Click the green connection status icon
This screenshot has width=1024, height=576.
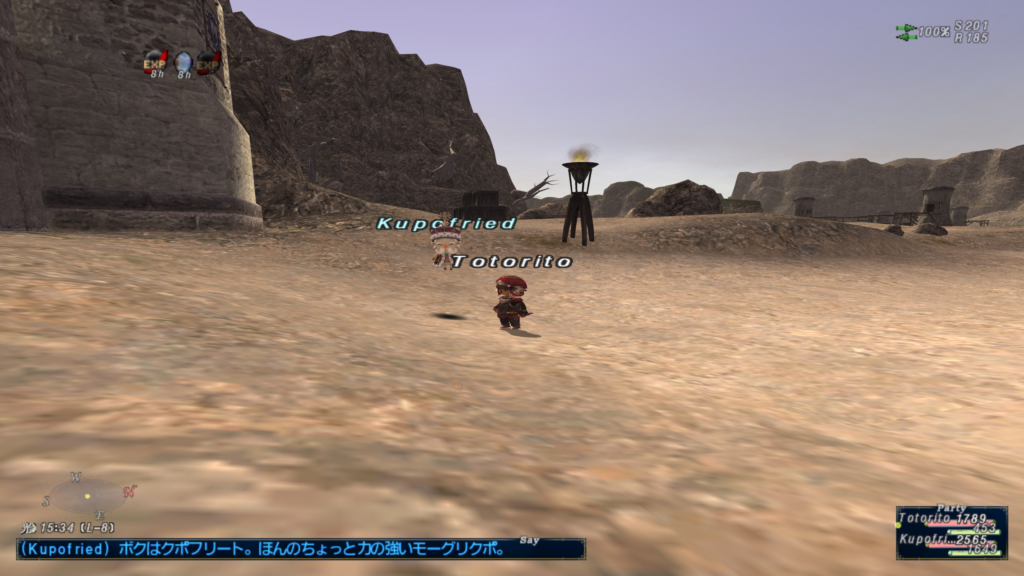pyautogui.click(x=906, y=32)
